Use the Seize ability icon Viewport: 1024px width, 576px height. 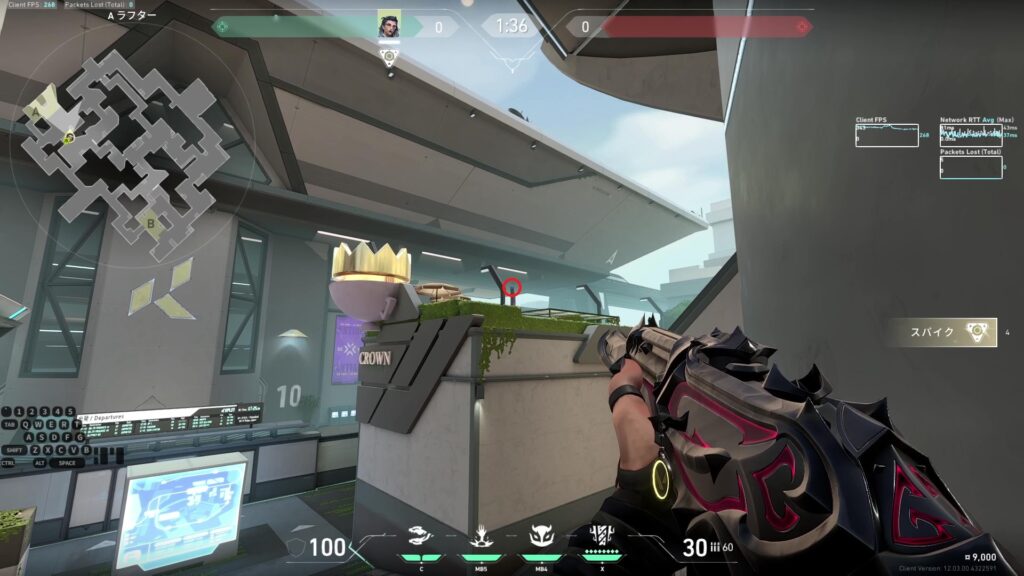[480, 537]
